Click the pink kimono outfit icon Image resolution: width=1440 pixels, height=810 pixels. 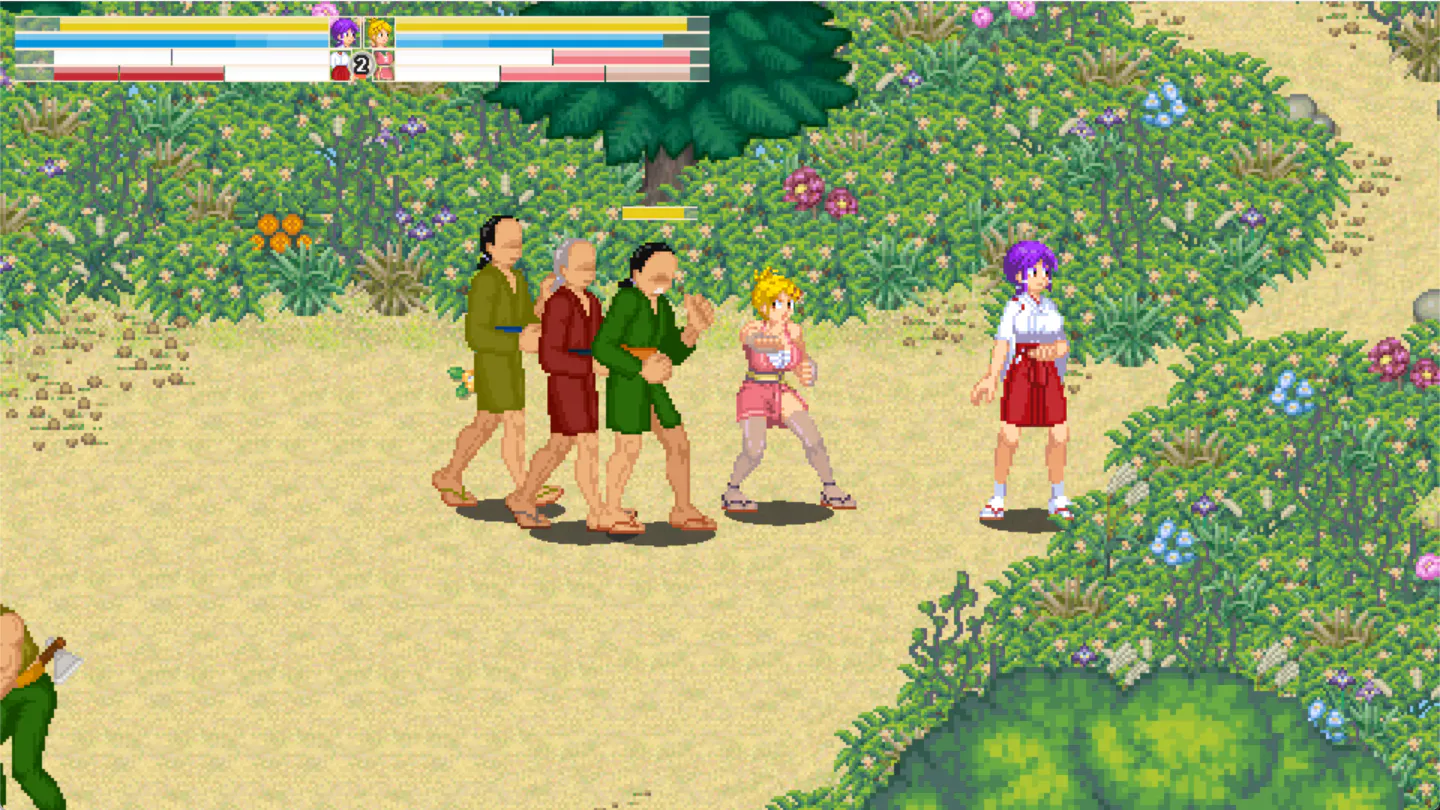pyautogui.click(x=383, y=66)
